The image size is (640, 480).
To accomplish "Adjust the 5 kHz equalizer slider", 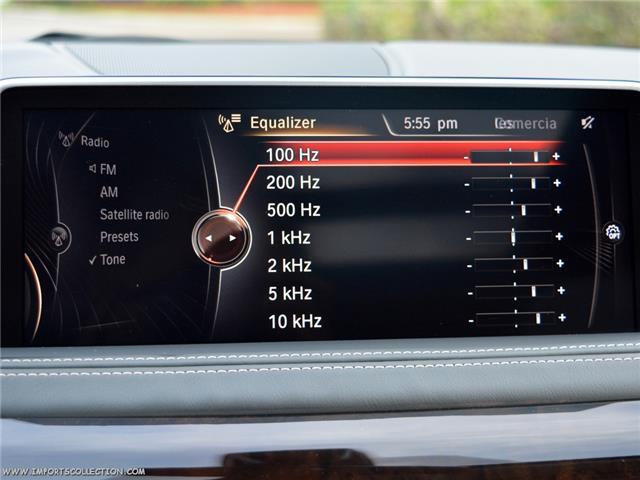I will pos(515,292).
